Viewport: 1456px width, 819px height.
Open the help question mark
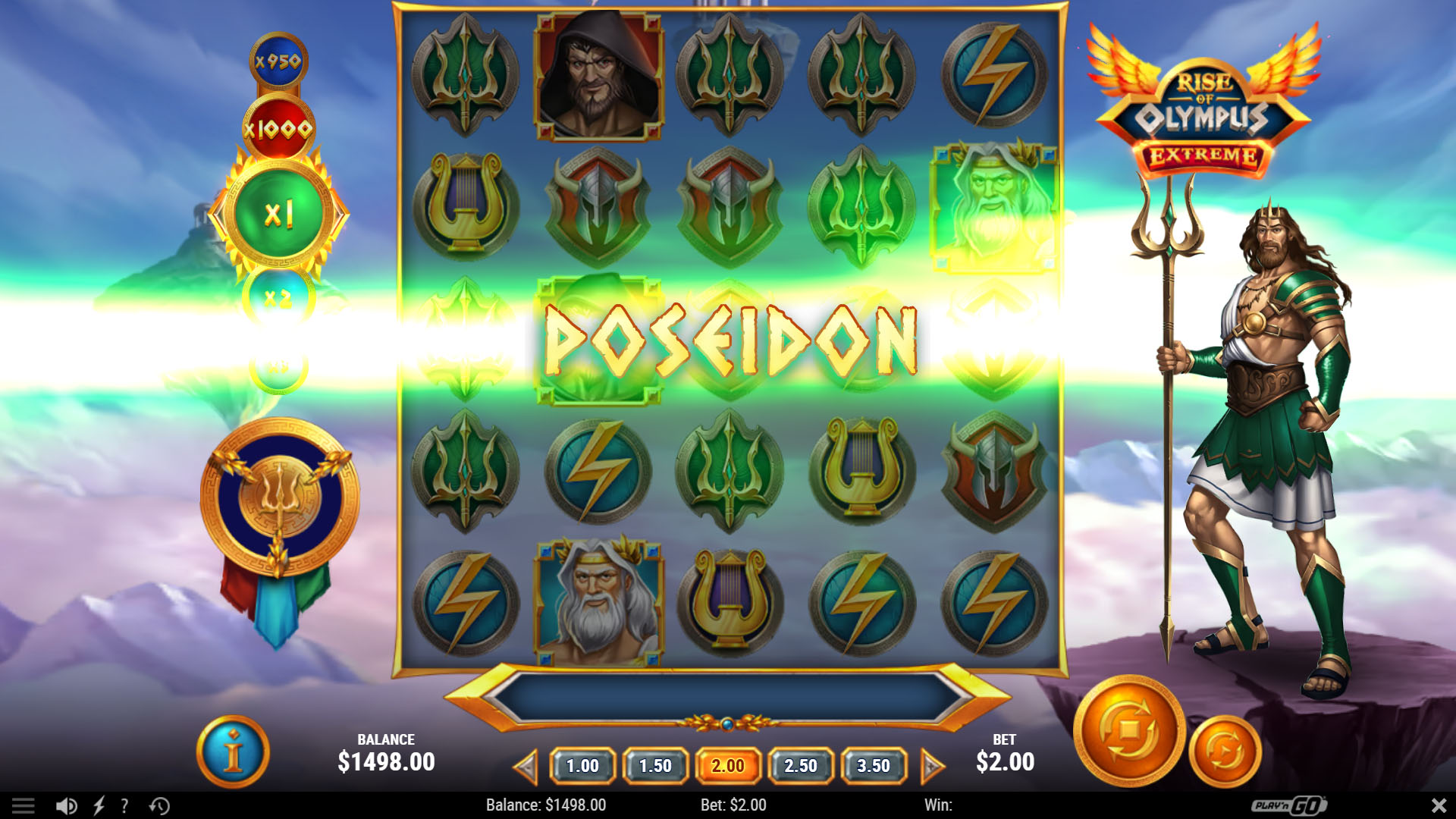124,805
